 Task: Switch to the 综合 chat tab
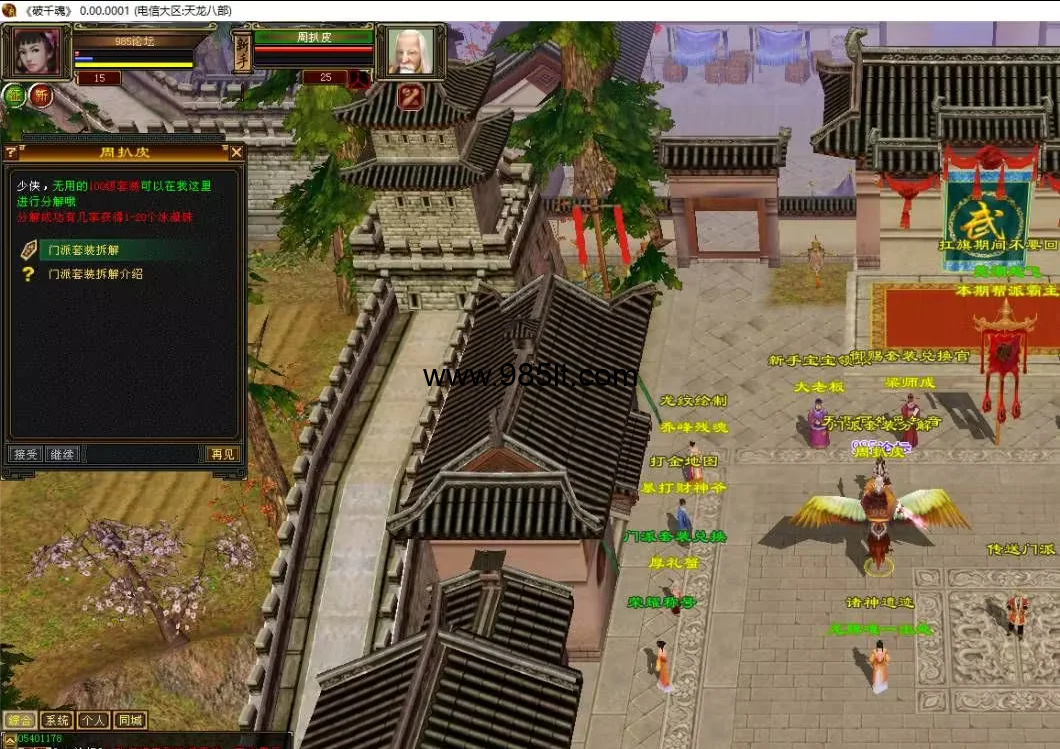[20, 720]
